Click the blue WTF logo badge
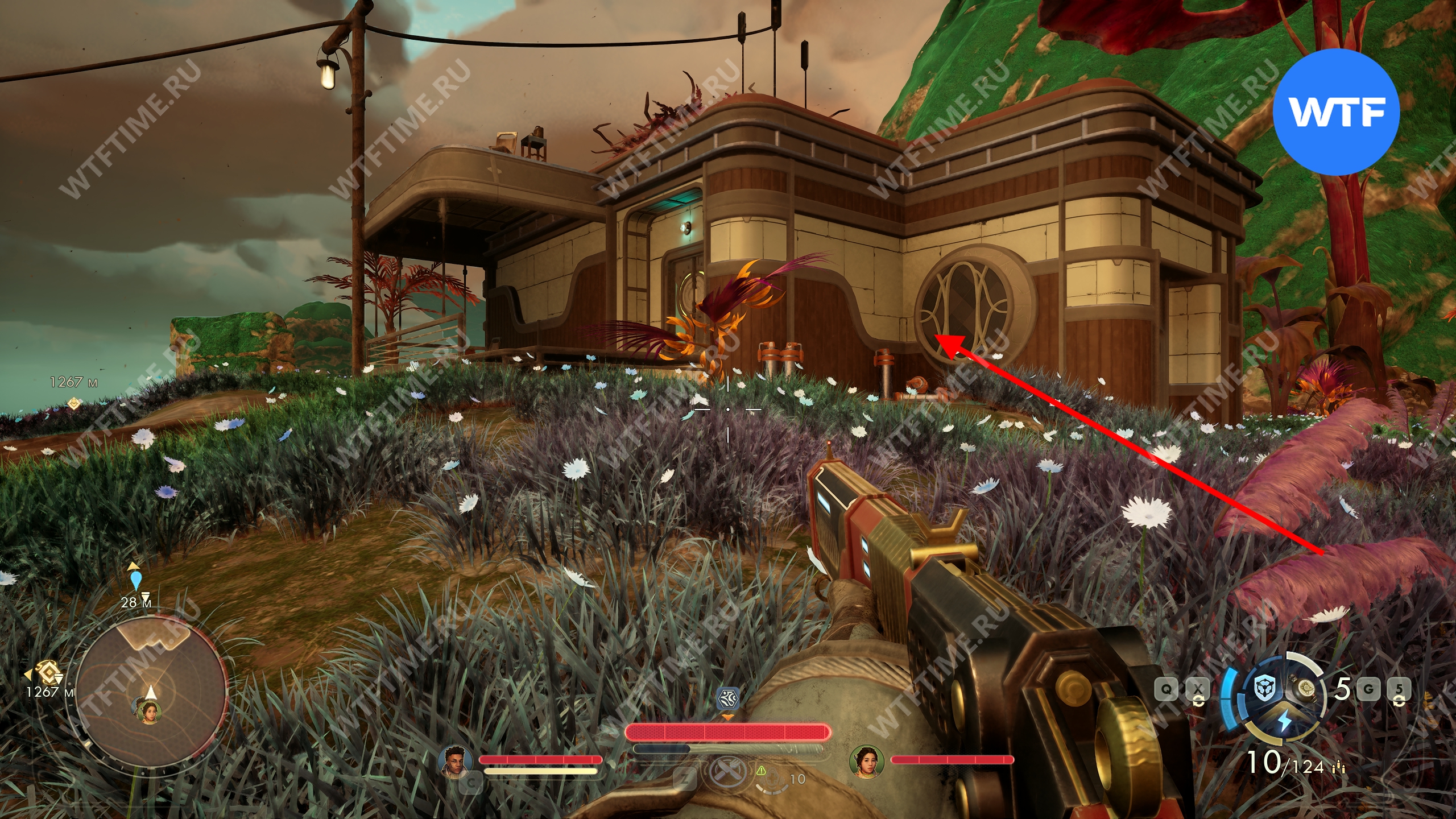1456x819 pixels. click(1335, 111)
